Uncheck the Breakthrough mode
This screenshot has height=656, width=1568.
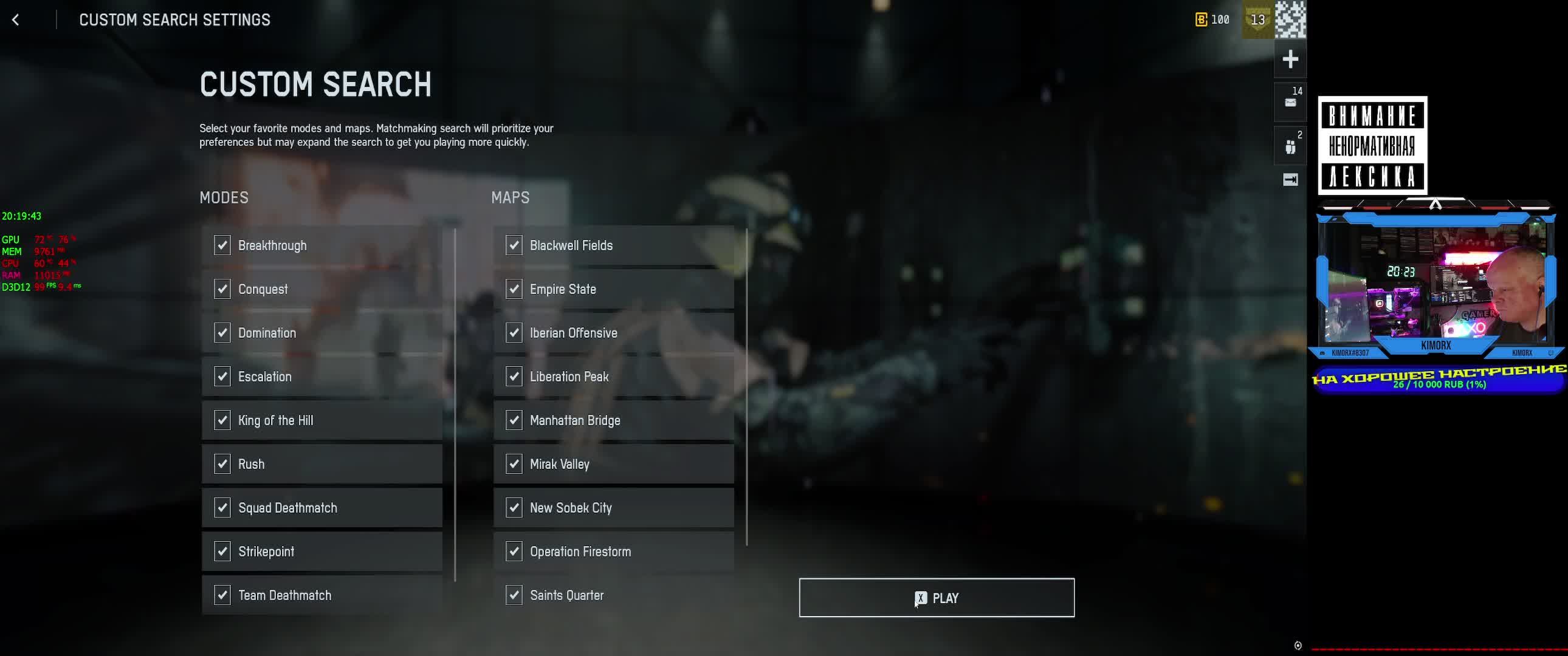click(222, 245)
